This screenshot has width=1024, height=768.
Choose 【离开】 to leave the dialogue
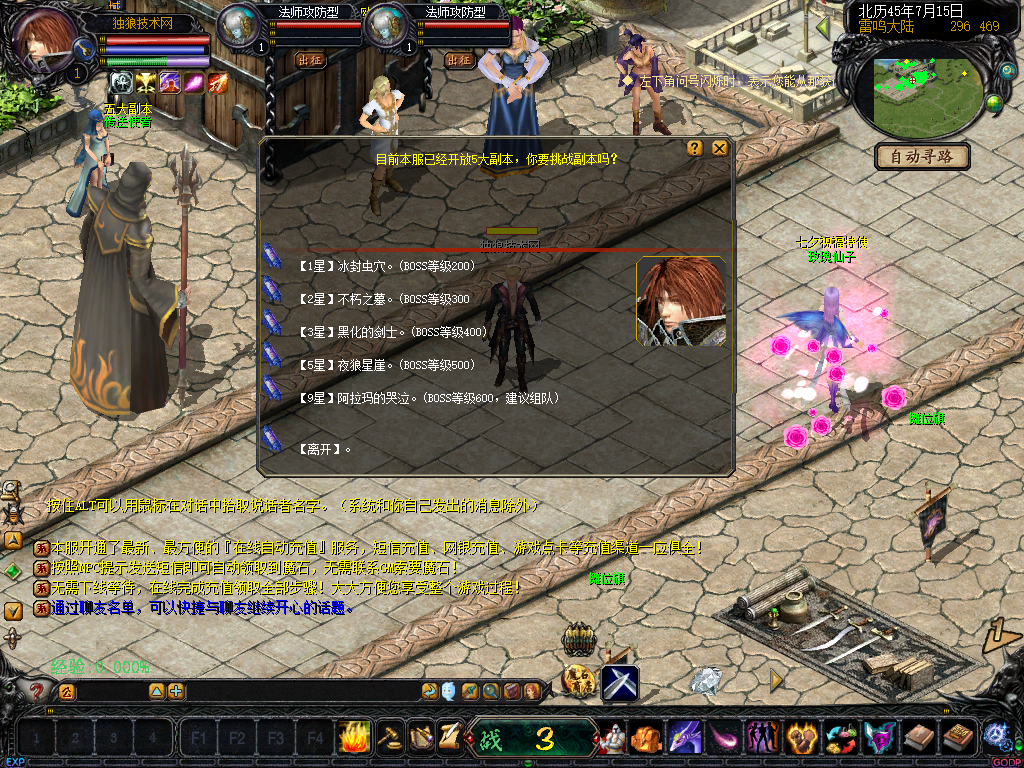[325, 450]
